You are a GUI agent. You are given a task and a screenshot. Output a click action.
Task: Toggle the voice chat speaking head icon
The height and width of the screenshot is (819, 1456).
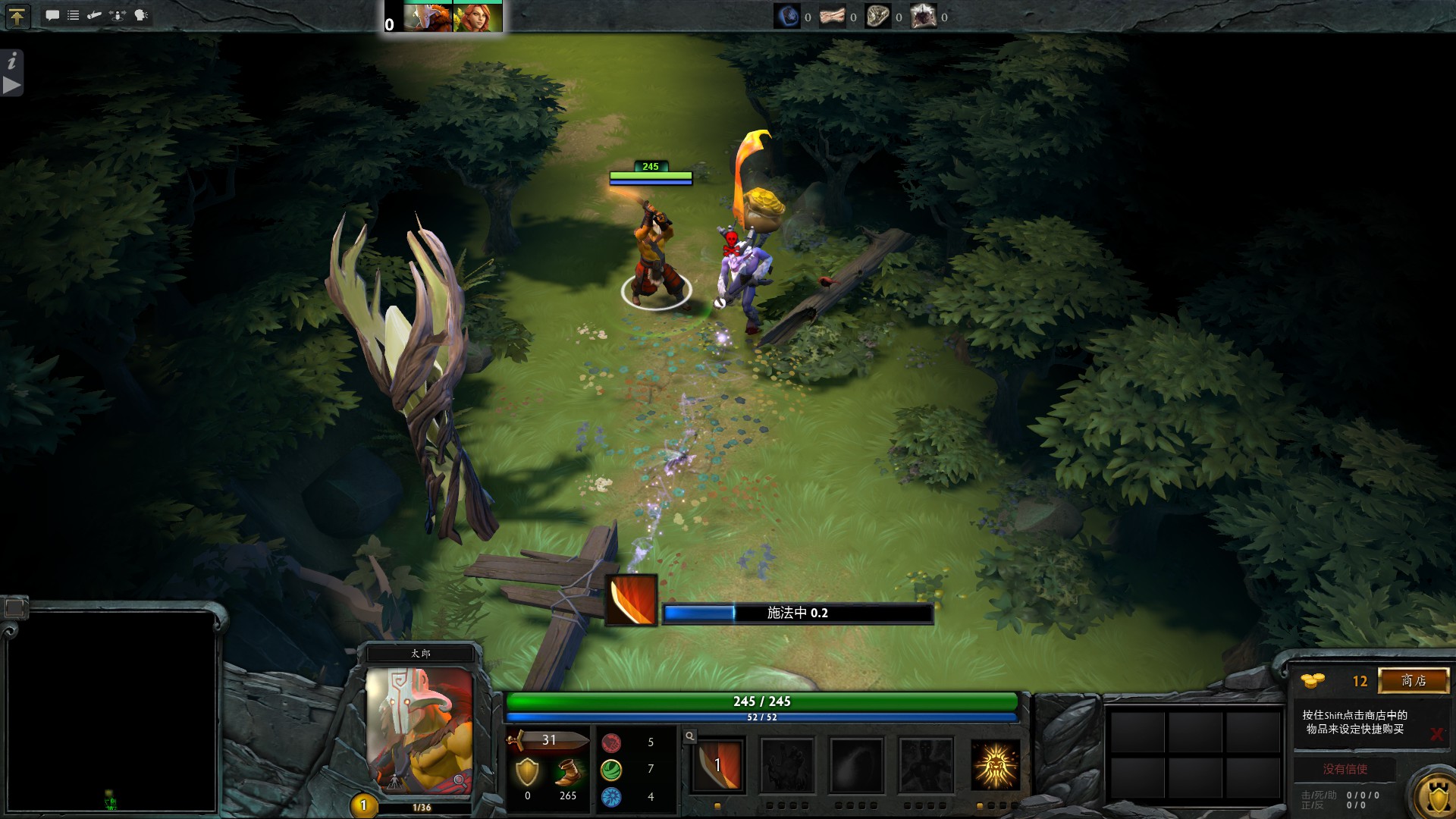point(141,15)
